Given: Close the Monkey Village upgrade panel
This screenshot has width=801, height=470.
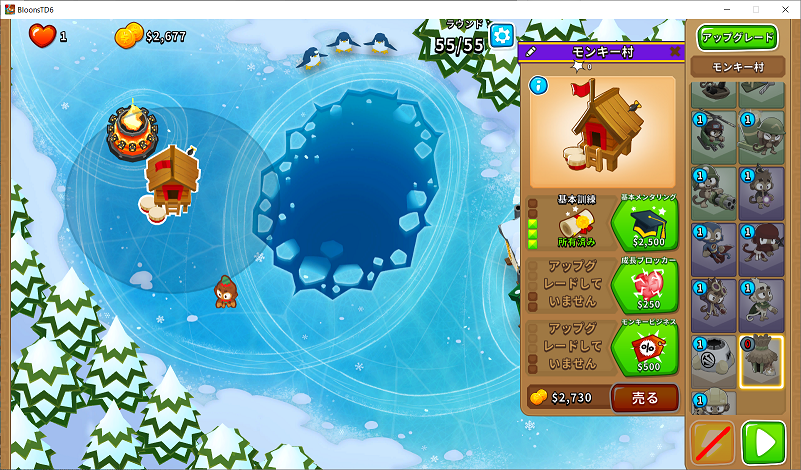Looking at the screenshot, I should [x=675, y=51].
